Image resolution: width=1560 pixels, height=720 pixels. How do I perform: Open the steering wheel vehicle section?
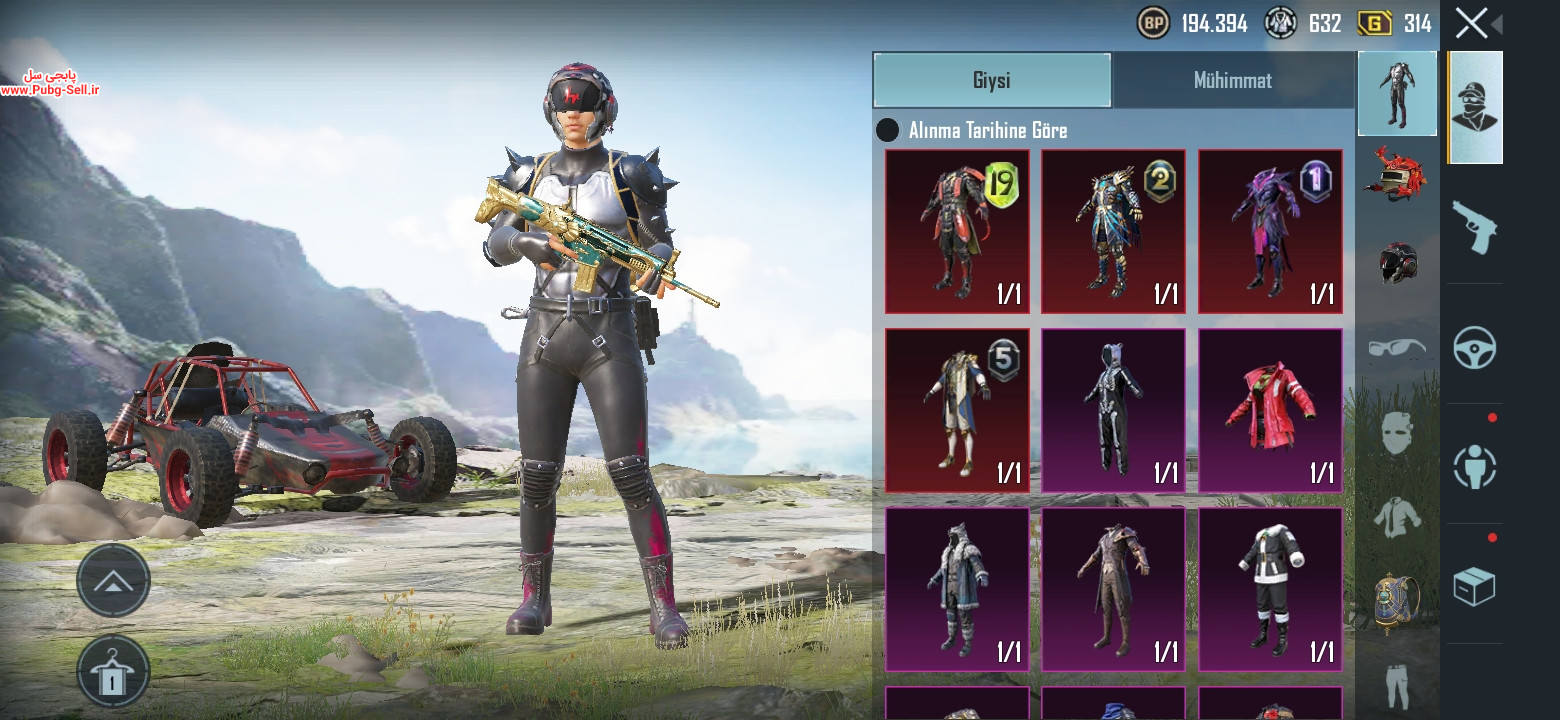point(1474,348)
